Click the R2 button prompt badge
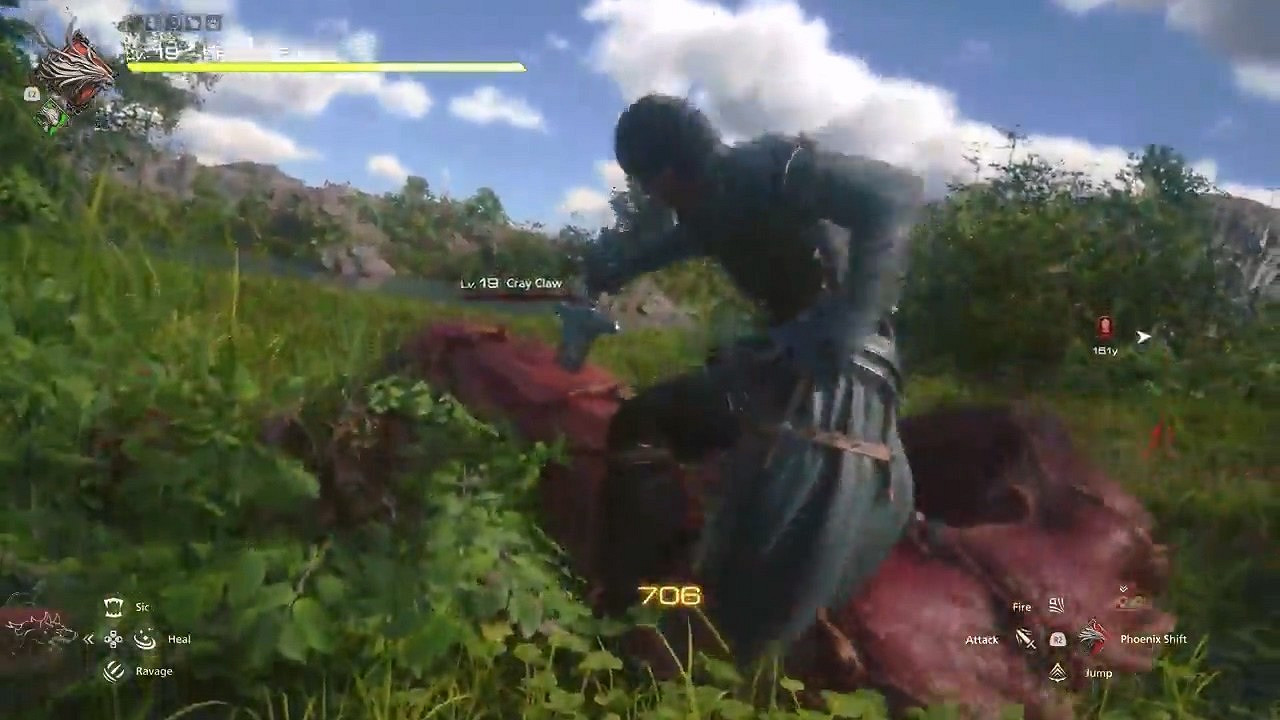Image resolution: width=1280 pixels, height=720 pixels. pyautogui.click(x=1058, y=640)
